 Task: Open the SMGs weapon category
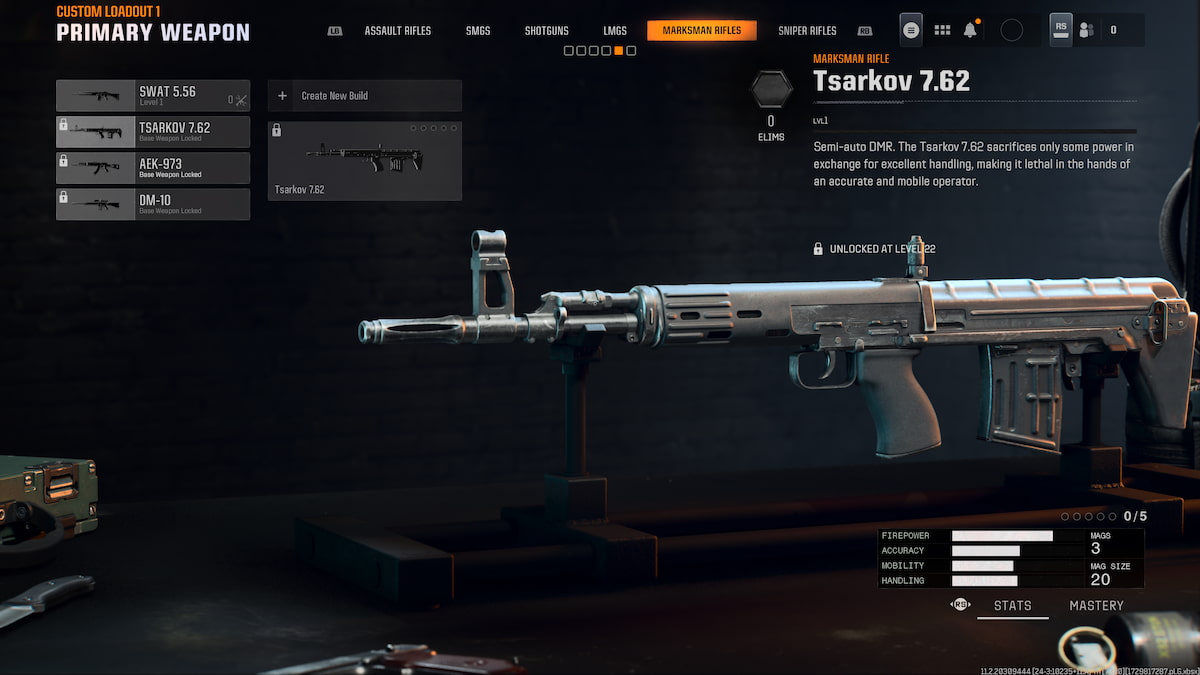tap(478, 31)
